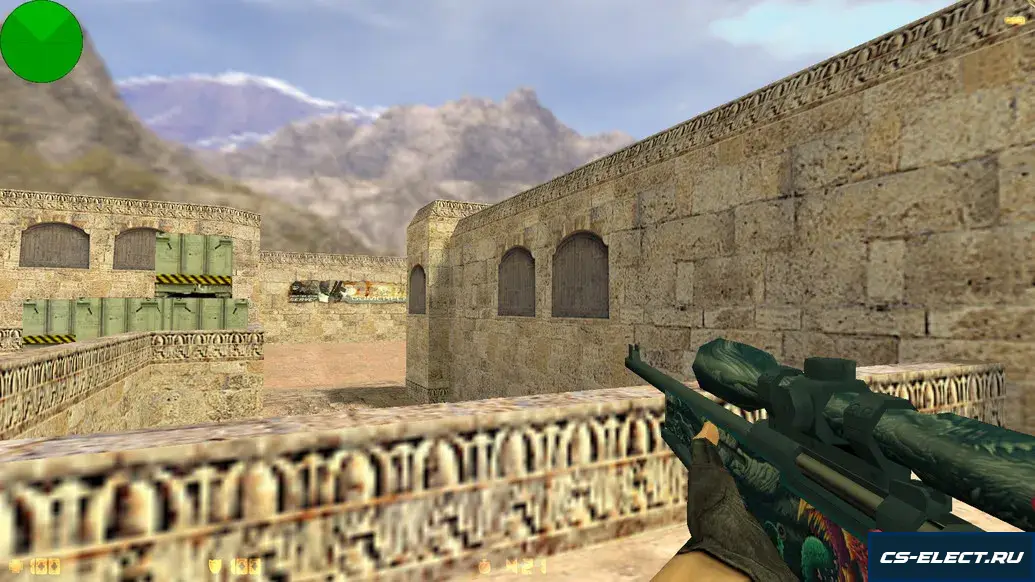Click the yellow flashlight indicator icon
This screenshot has height=582, width=1035.
[1014, 19]
